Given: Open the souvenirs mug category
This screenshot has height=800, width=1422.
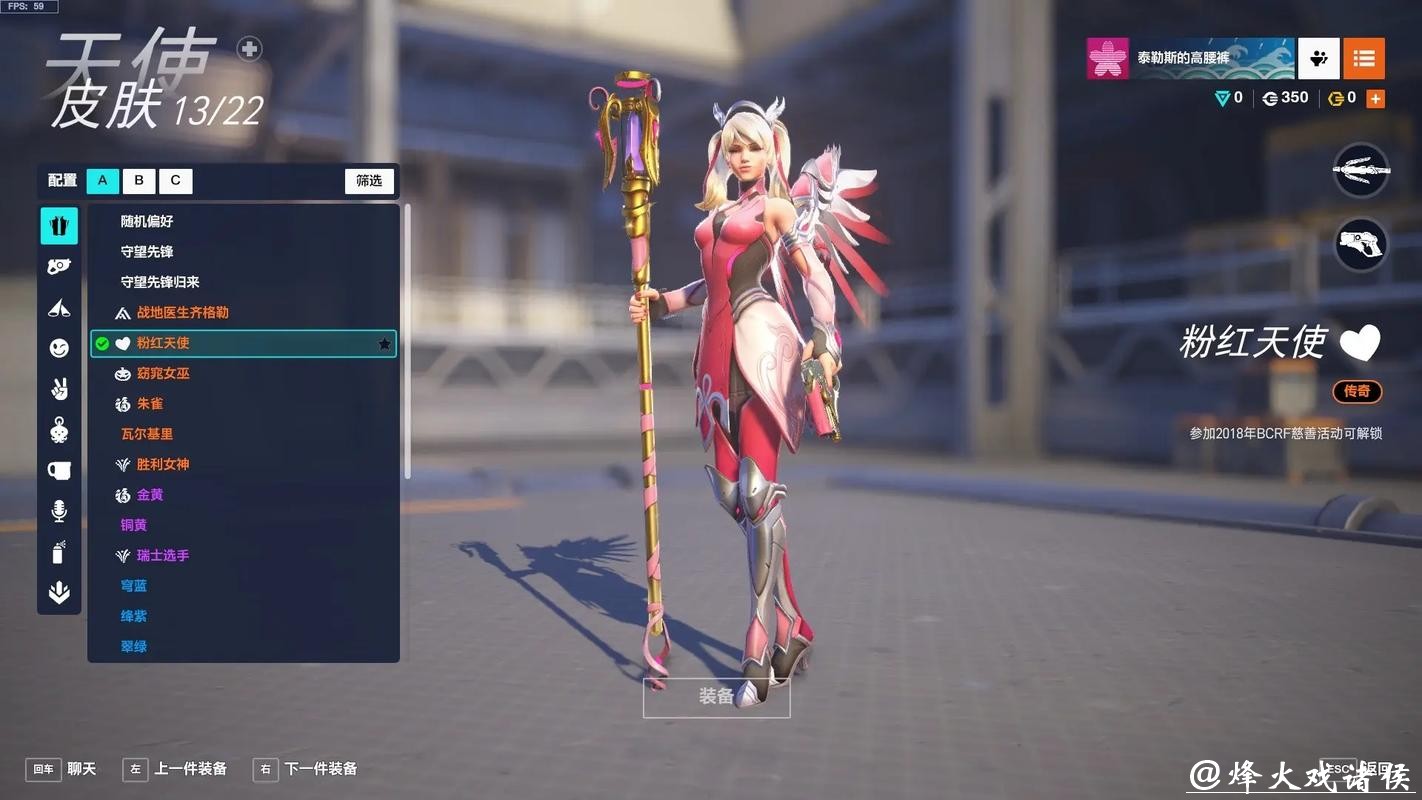Looking at the screenshot, I should click(x=59, y=469).
